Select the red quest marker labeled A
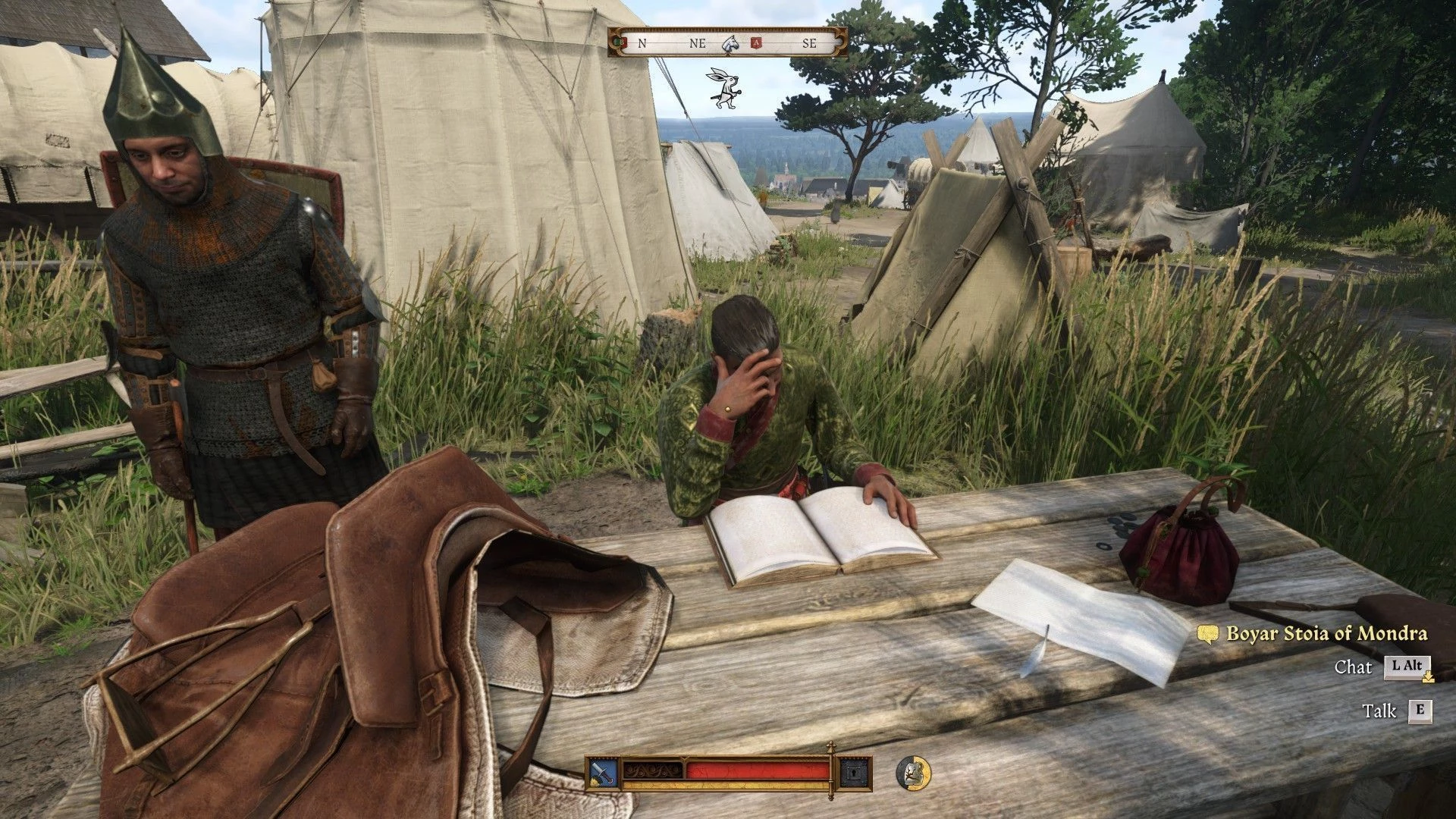This screenshot has width=1456, height=819. click(x=755, y=43)
